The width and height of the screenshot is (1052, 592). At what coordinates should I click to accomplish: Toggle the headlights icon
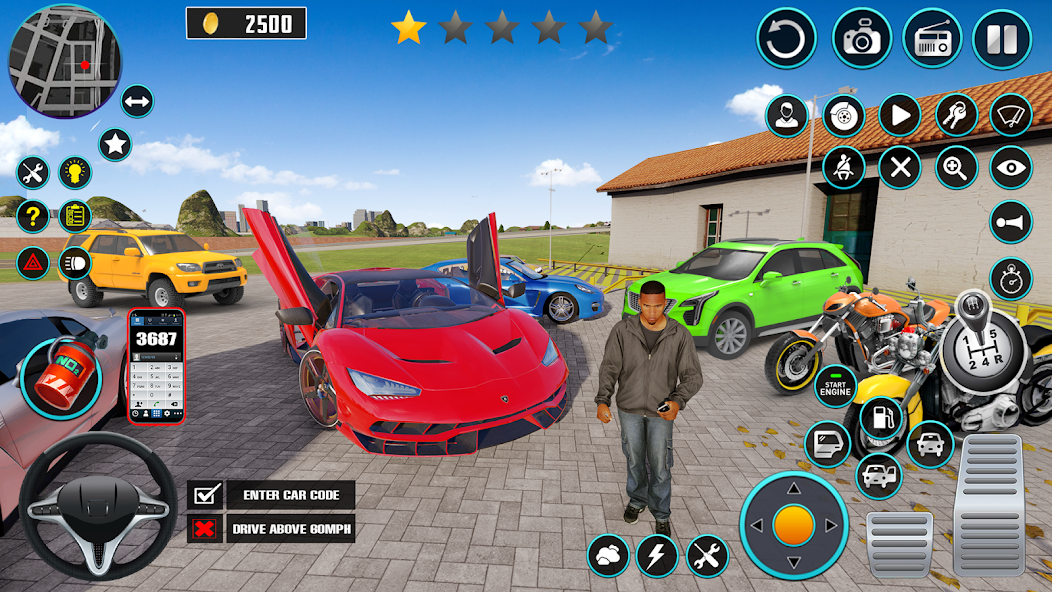pos(75,264)
